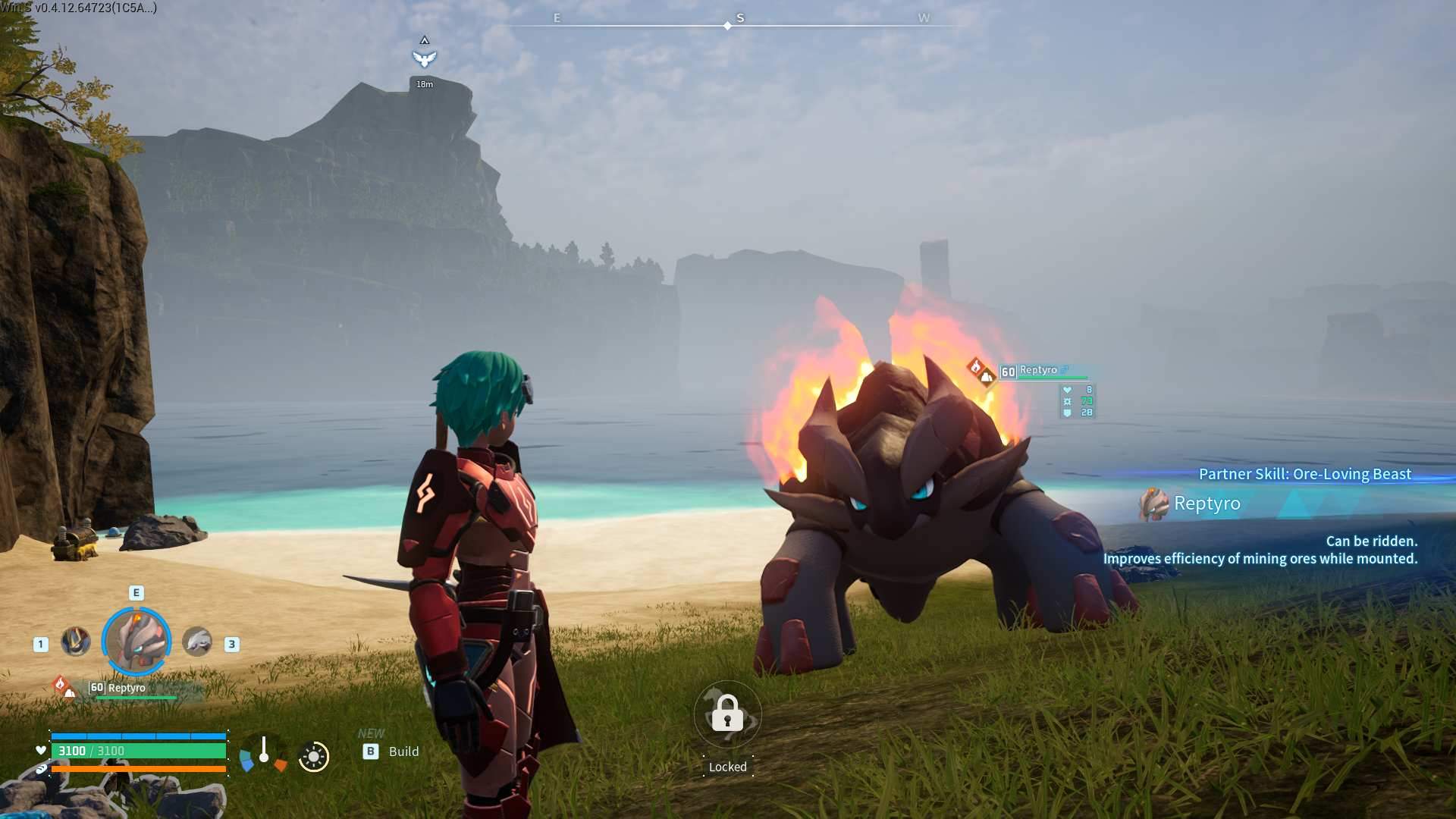Open the Build menu via the B prompt

[371, 752]
